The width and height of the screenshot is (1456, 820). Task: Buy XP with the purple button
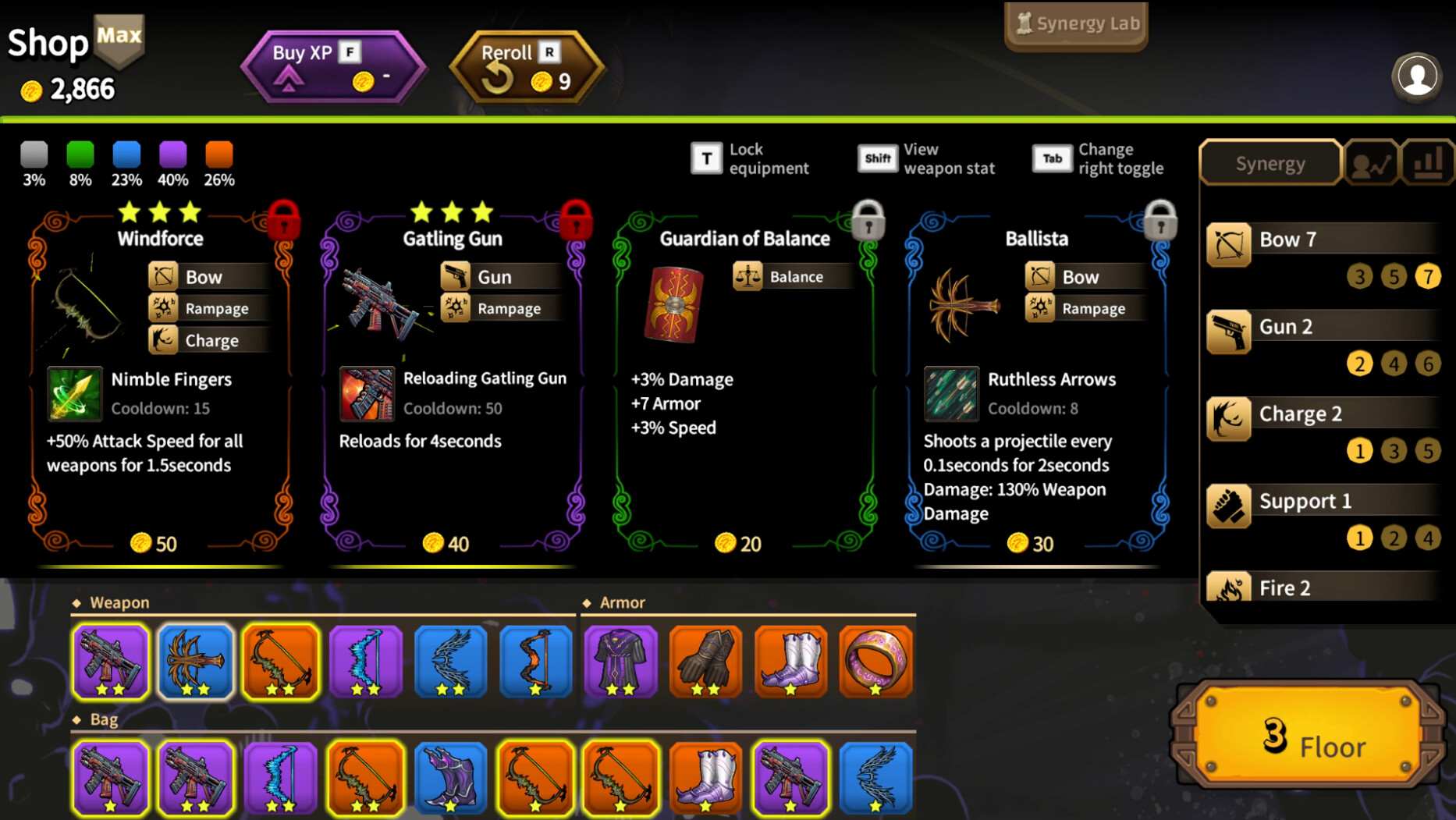(333, 66)
